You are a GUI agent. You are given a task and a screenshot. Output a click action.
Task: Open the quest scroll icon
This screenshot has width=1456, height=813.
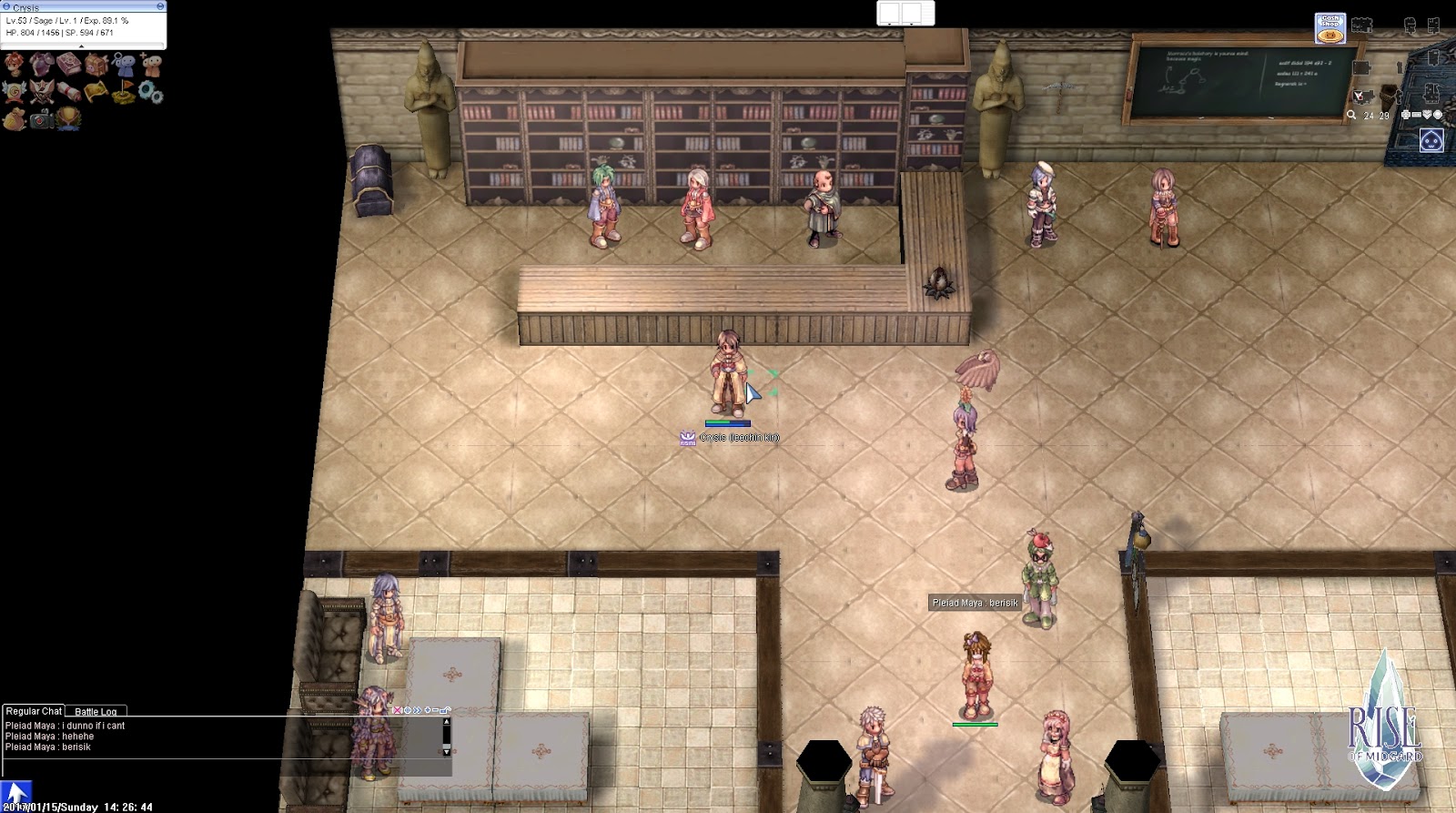(66, 89)
